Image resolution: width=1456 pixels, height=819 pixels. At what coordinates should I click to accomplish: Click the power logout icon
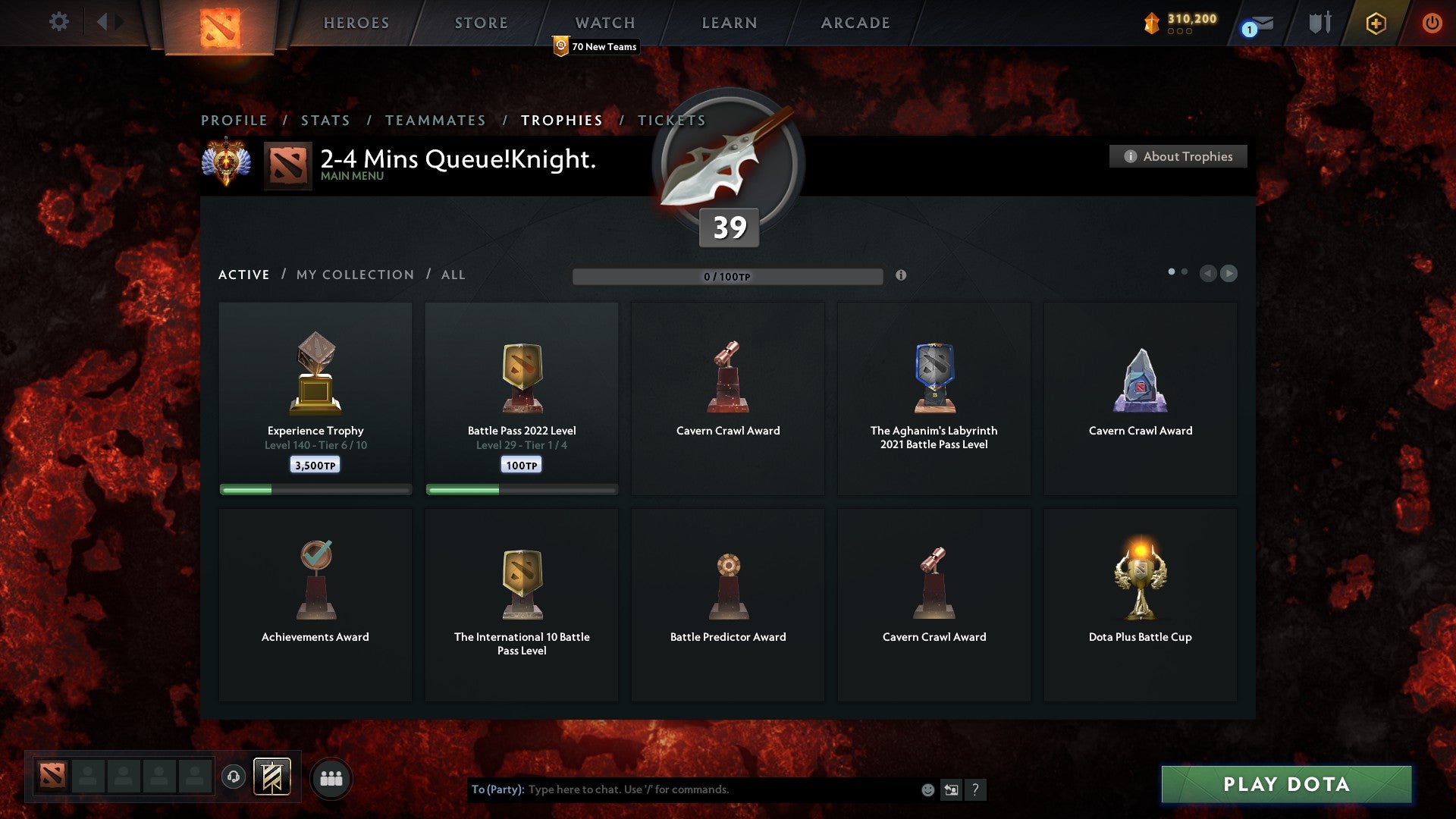point(1432,23)
